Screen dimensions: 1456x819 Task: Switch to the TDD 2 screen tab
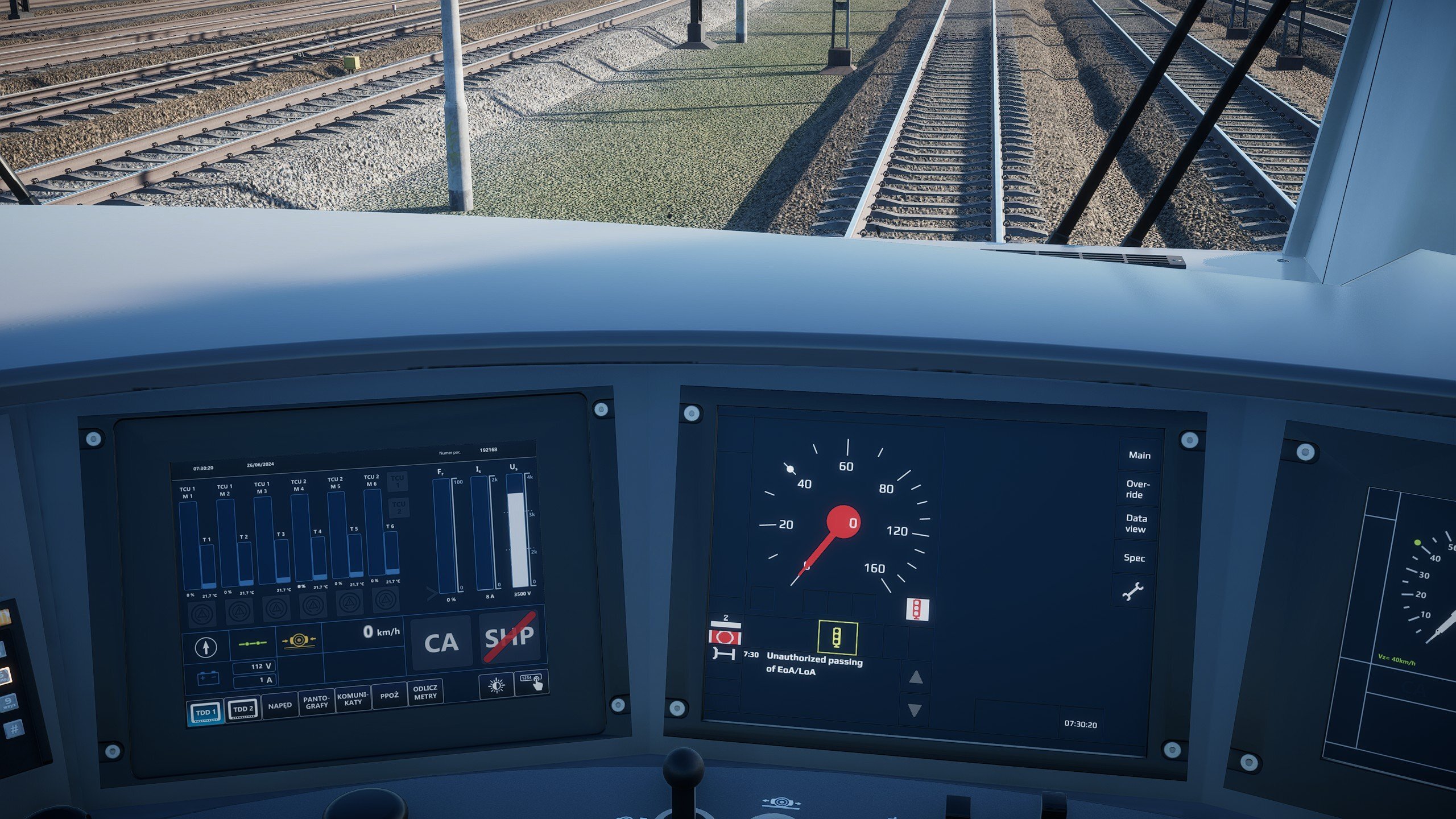(x=243, y=709)
